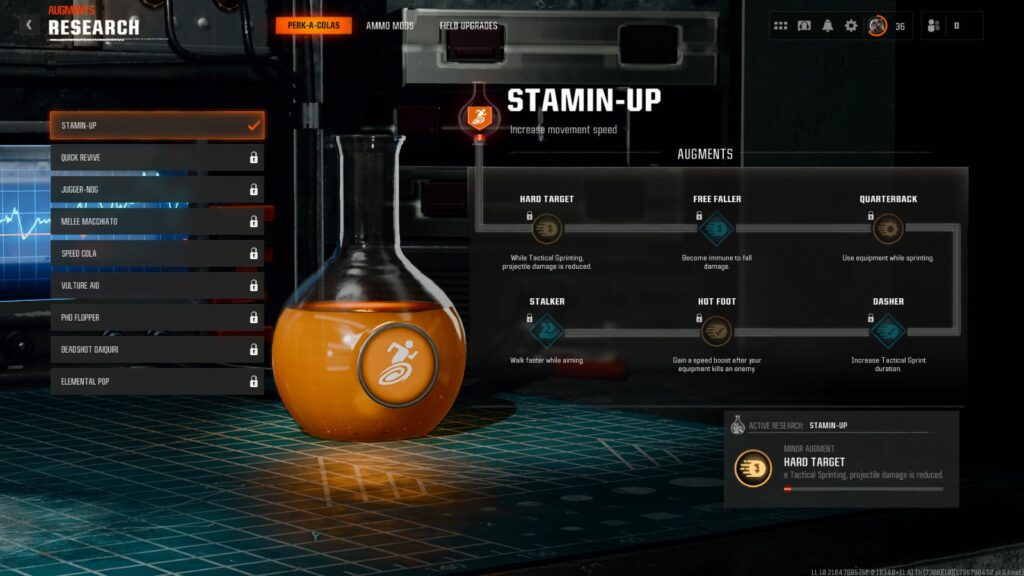Go back using the arrow beside Research
Screen dimensions: 1024x576
point(29,25)
